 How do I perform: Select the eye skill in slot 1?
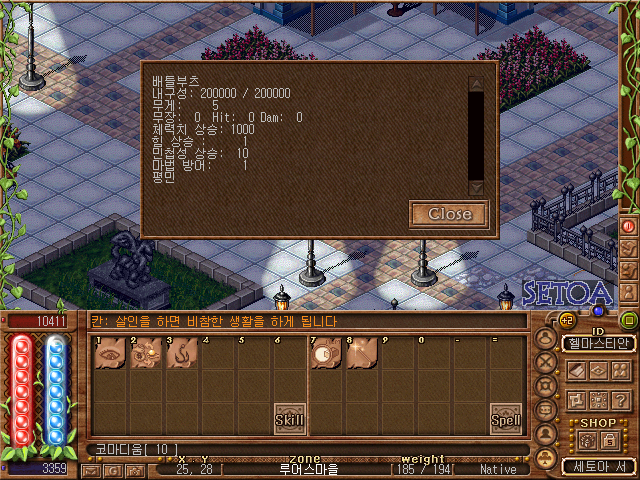[x=109, y=353]
